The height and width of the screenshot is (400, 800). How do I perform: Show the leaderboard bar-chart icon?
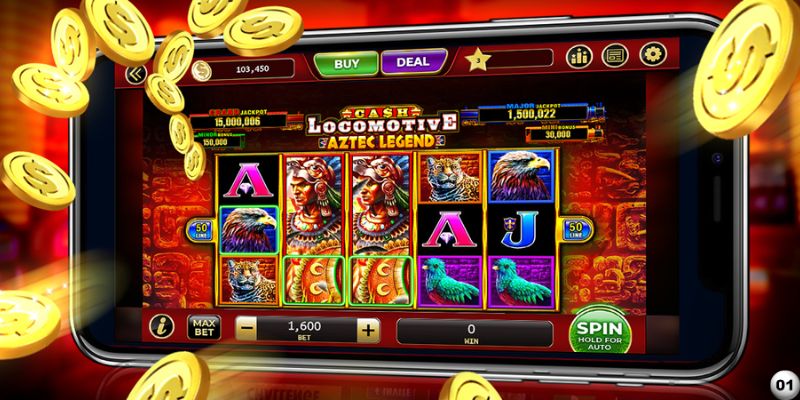pos(579,56)
